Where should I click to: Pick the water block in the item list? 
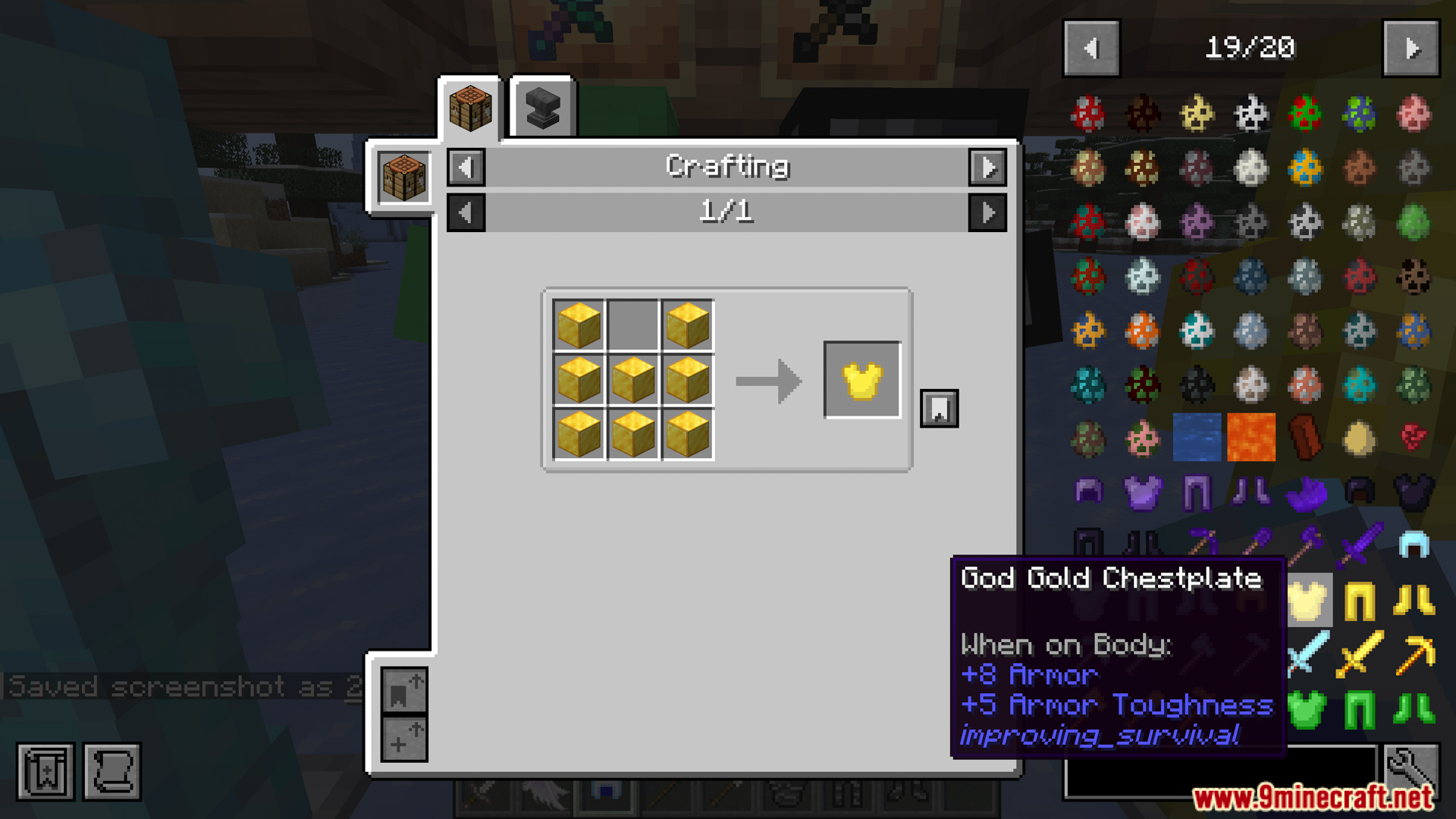[x=1197, y=438]
